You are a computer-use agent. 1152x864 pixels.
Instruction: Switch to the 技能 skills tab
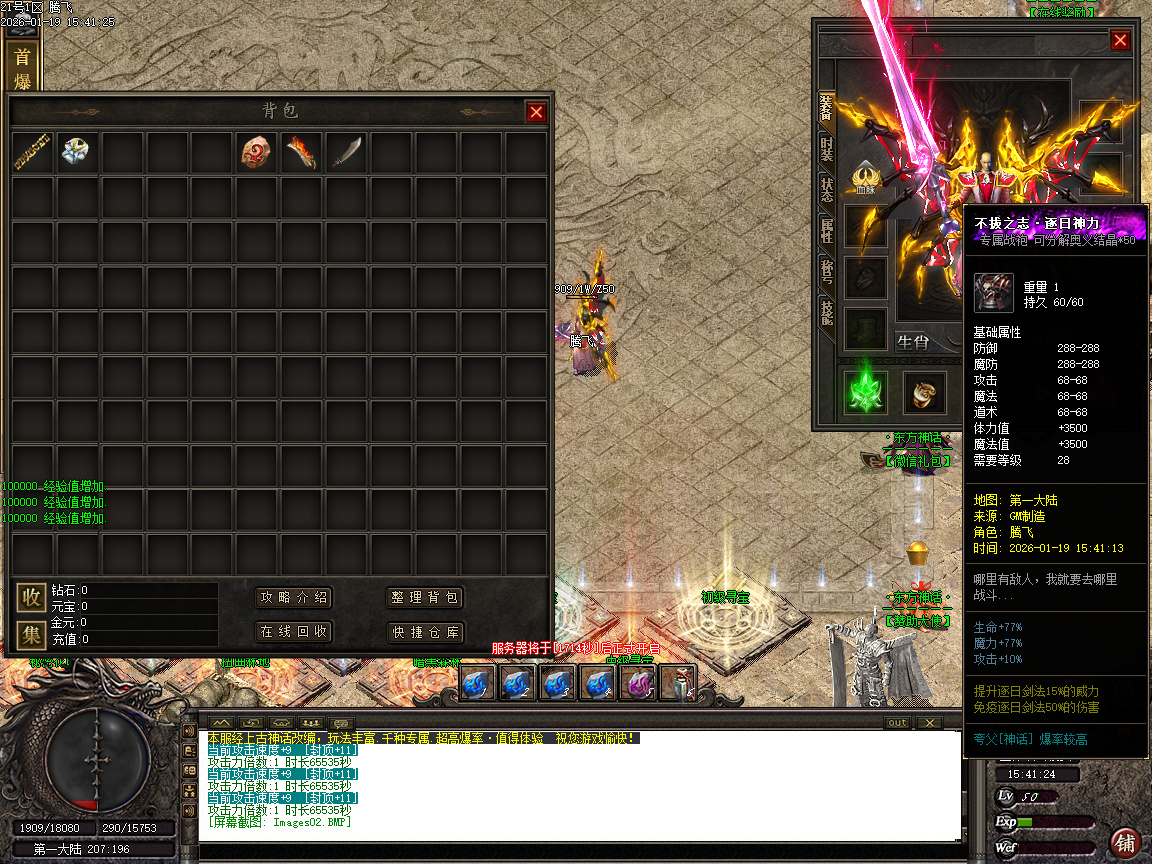click(x=827, y=312)
